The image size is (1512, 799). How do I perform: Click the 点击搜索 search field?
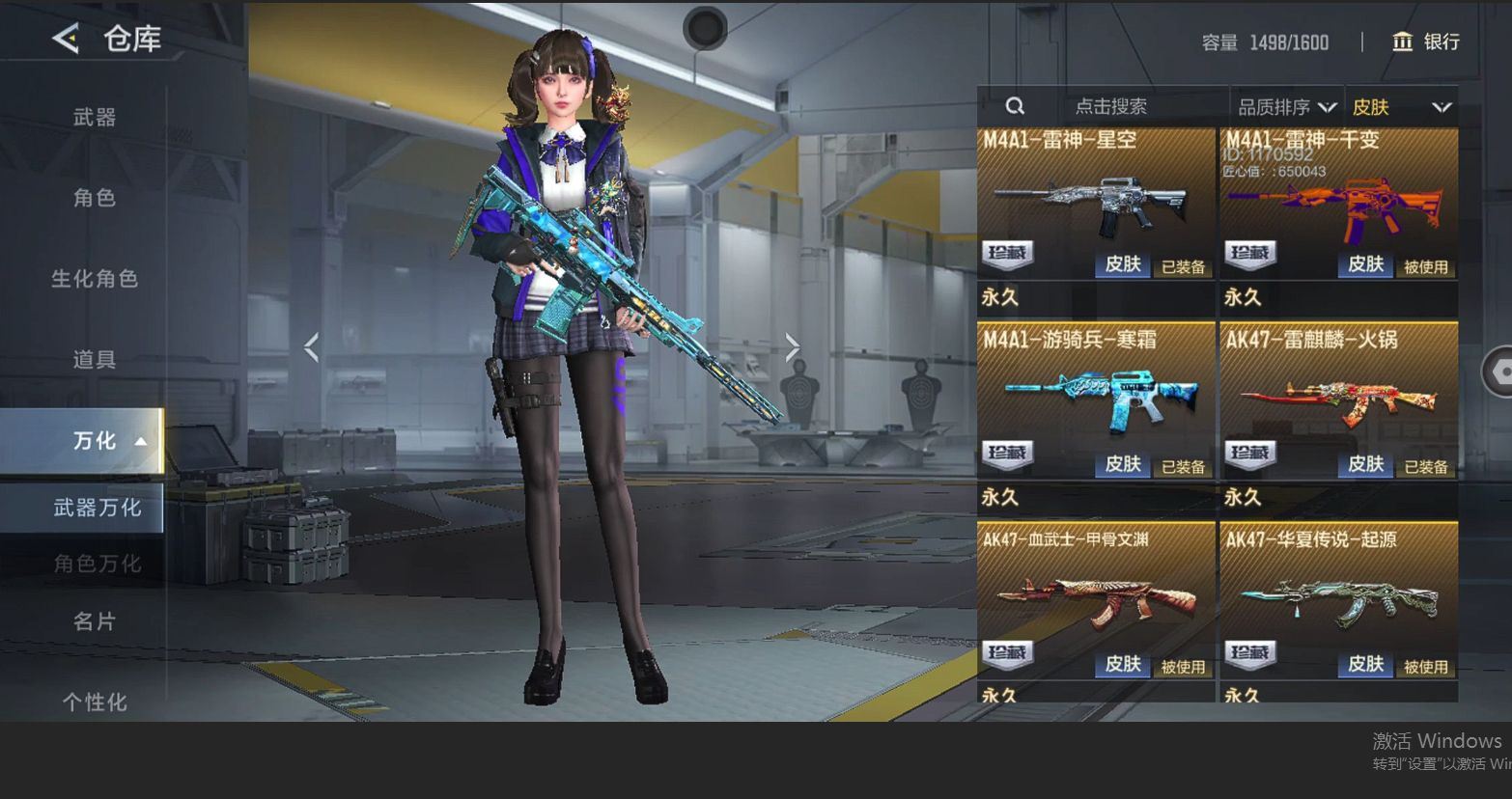coord(1110,107)
